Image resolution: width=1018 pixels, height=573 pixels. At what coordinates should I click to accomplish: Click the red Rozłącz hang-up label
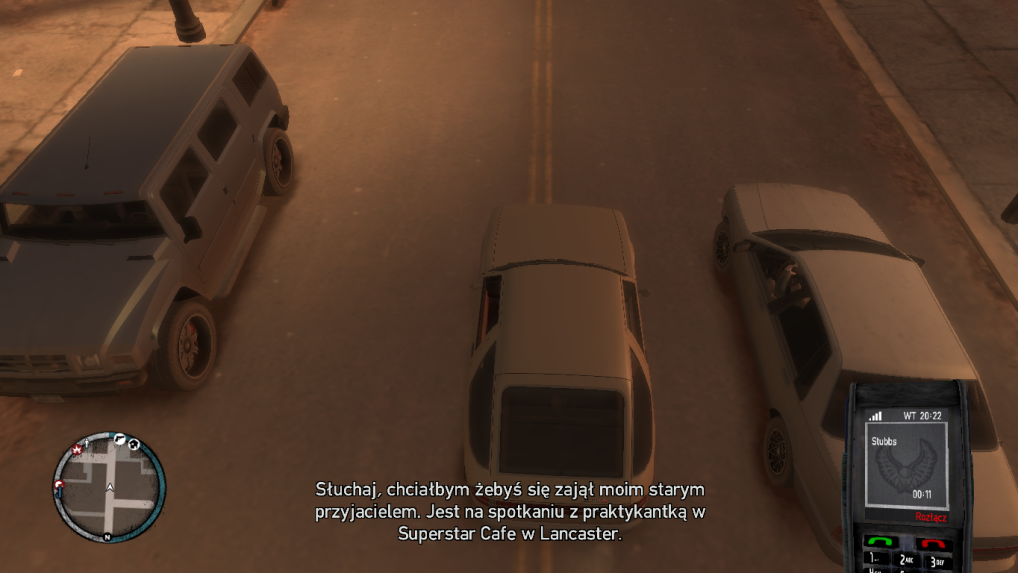tap(931, 517)
